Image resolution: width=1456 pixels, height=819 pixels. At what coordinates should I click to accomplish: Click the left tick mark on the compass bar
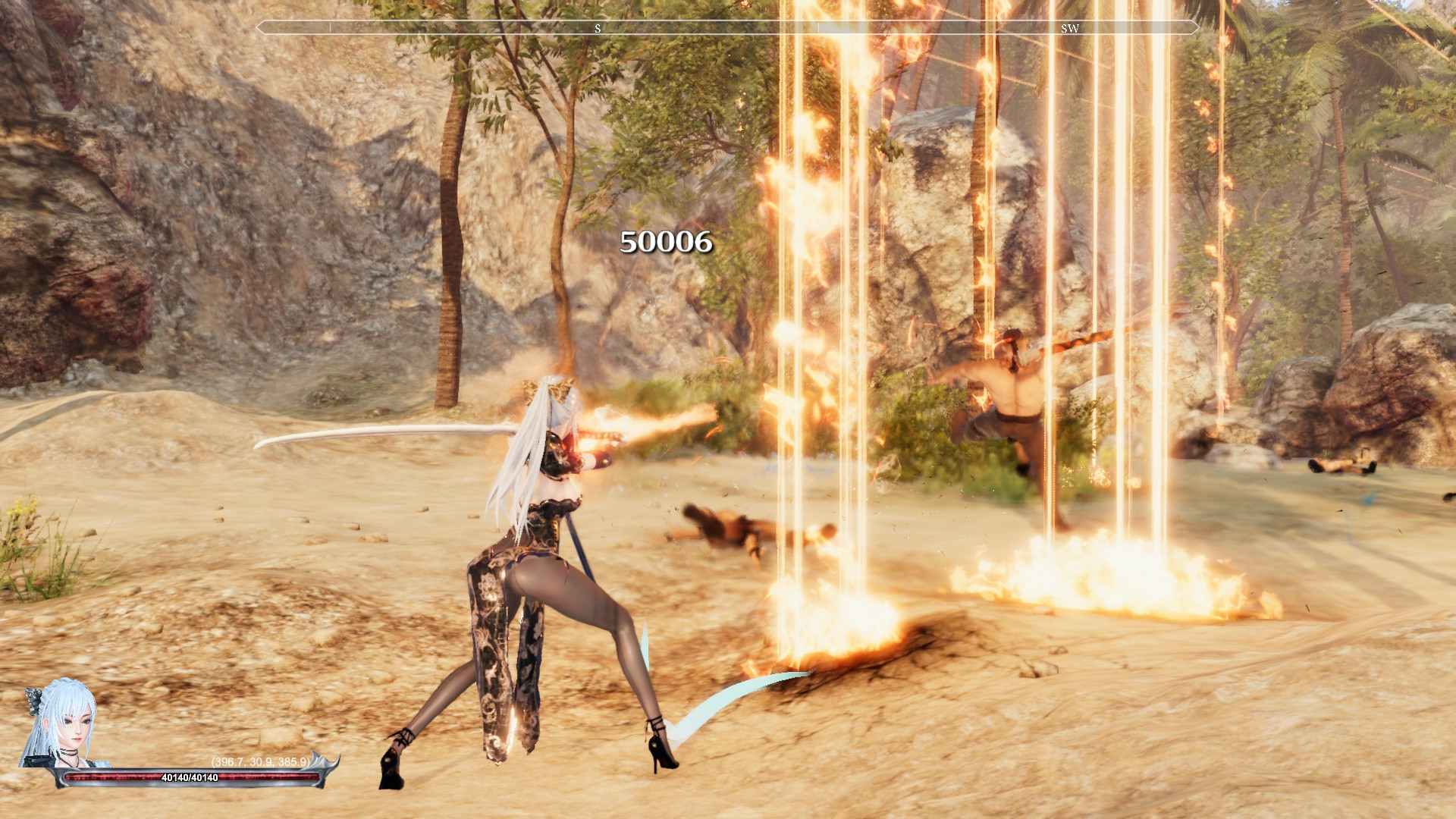[331, 29]
